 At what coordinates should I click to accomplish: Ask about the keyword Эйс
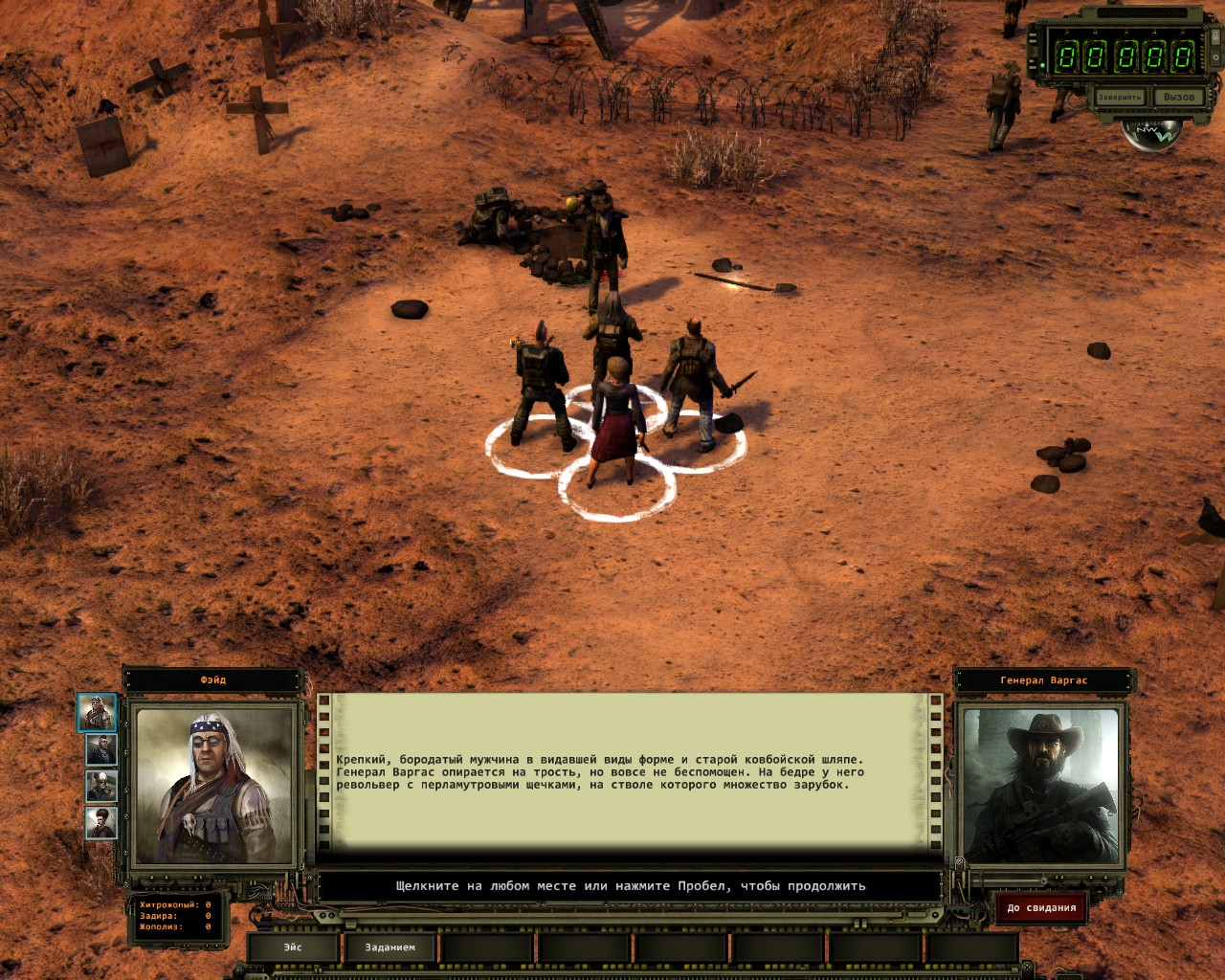[293, 947]
